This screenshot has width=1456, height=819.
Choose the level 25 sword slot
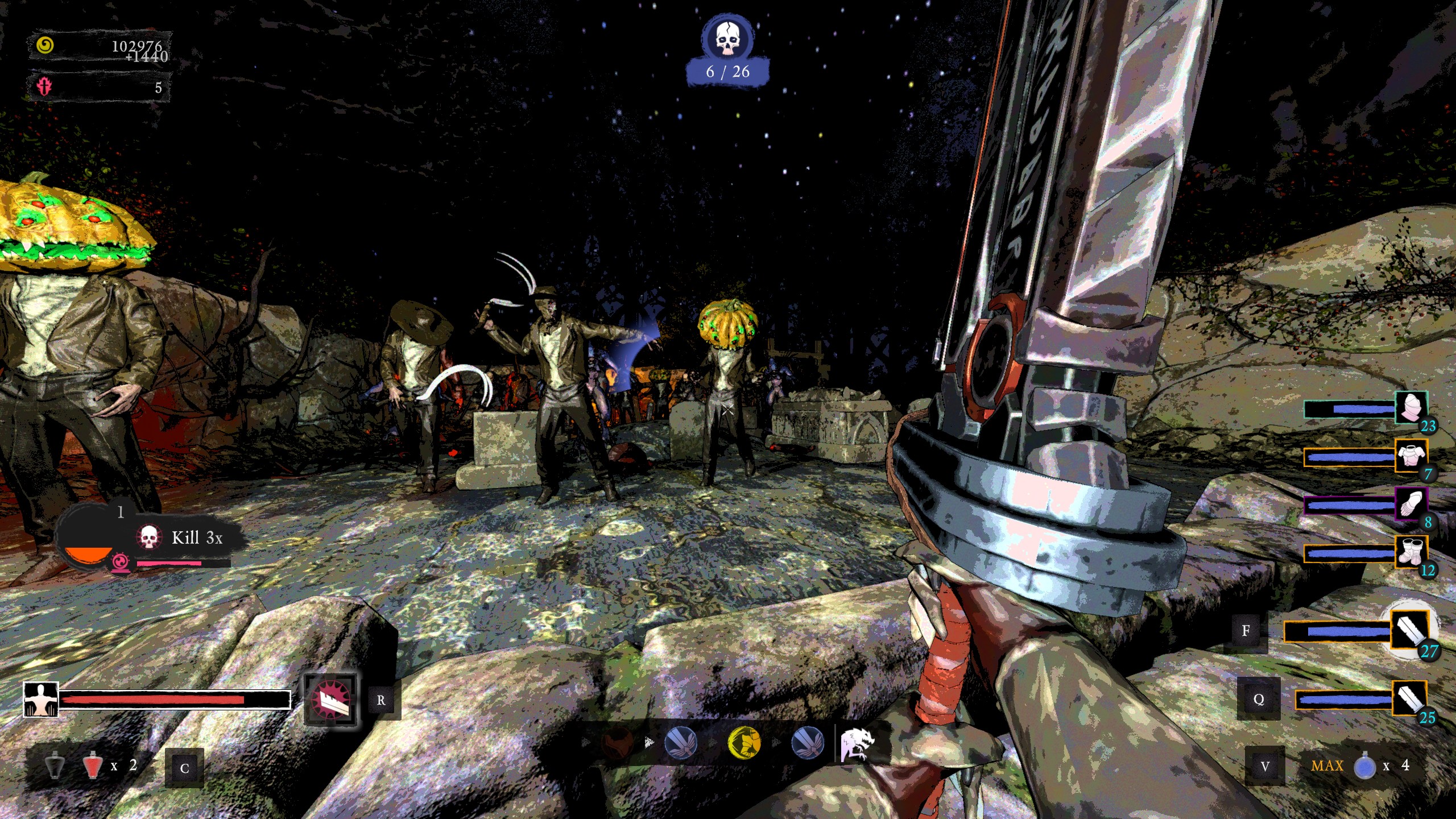pos(1409,699)
